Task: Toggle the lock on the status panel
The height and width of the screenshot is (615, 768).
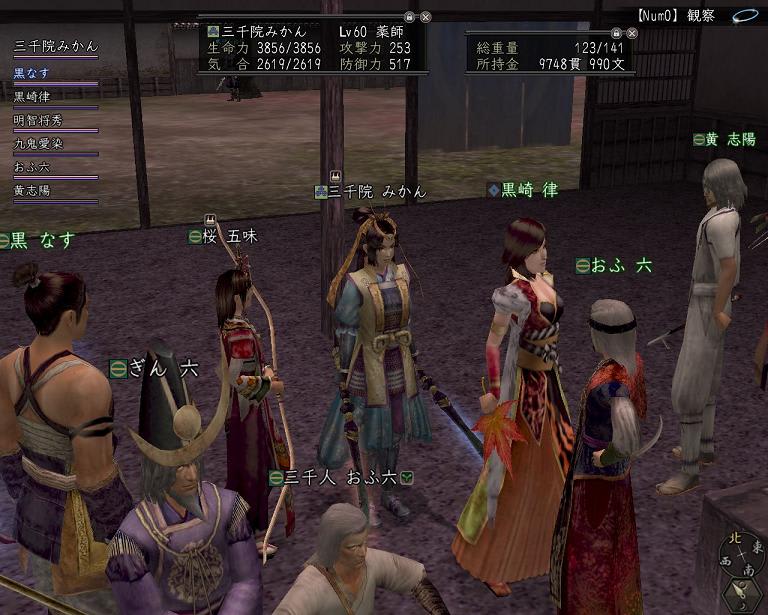Action: tap(409, 17)
